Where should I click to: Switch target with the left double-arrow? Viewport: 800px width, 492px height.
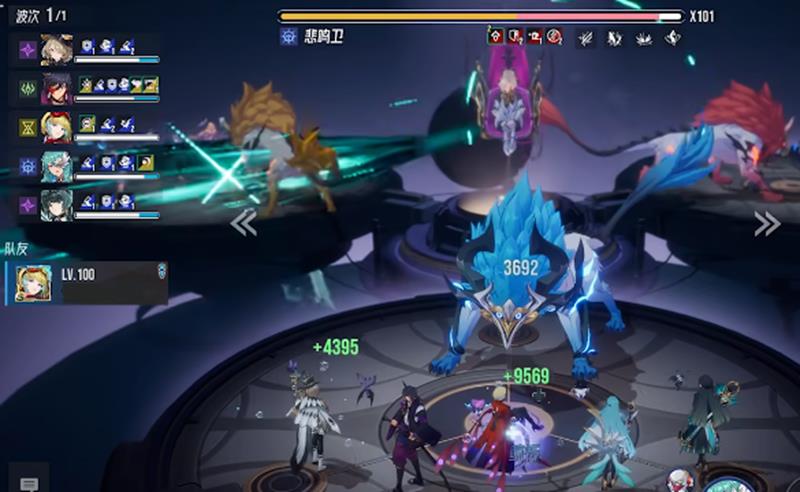point(243,222)
